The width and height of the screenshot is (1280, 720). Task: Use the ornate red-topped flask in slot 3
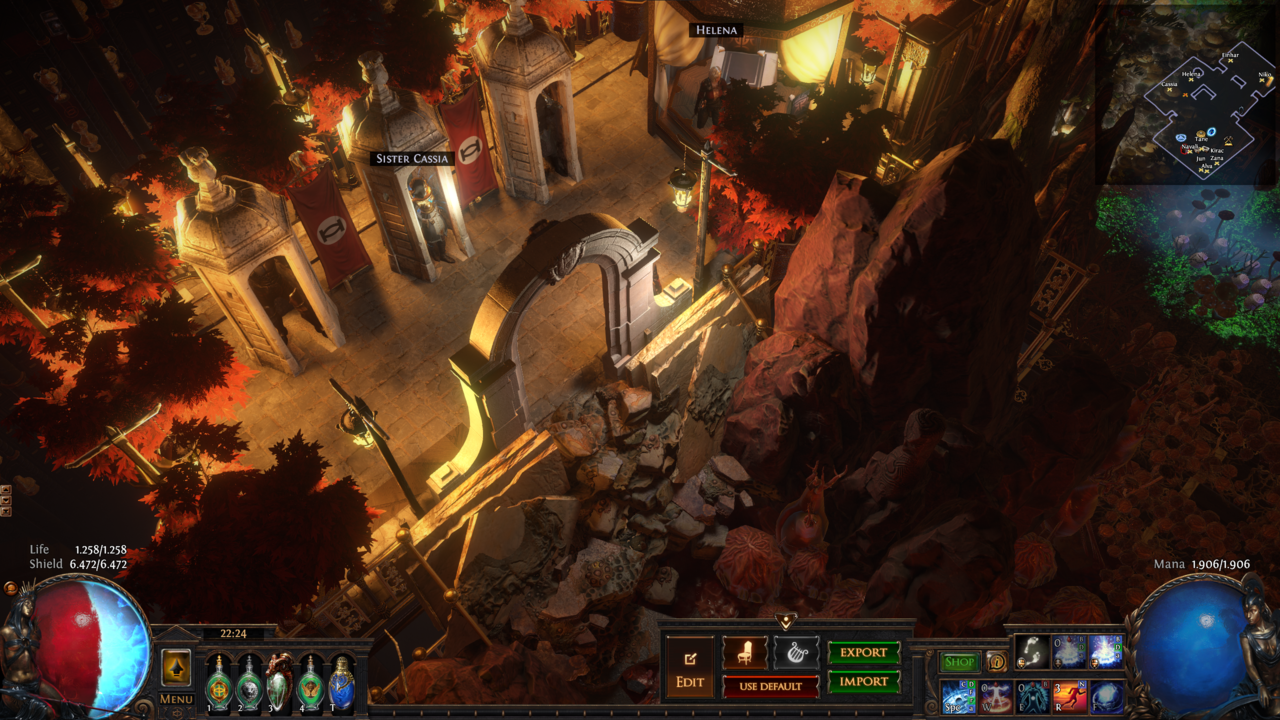(279, 683)
